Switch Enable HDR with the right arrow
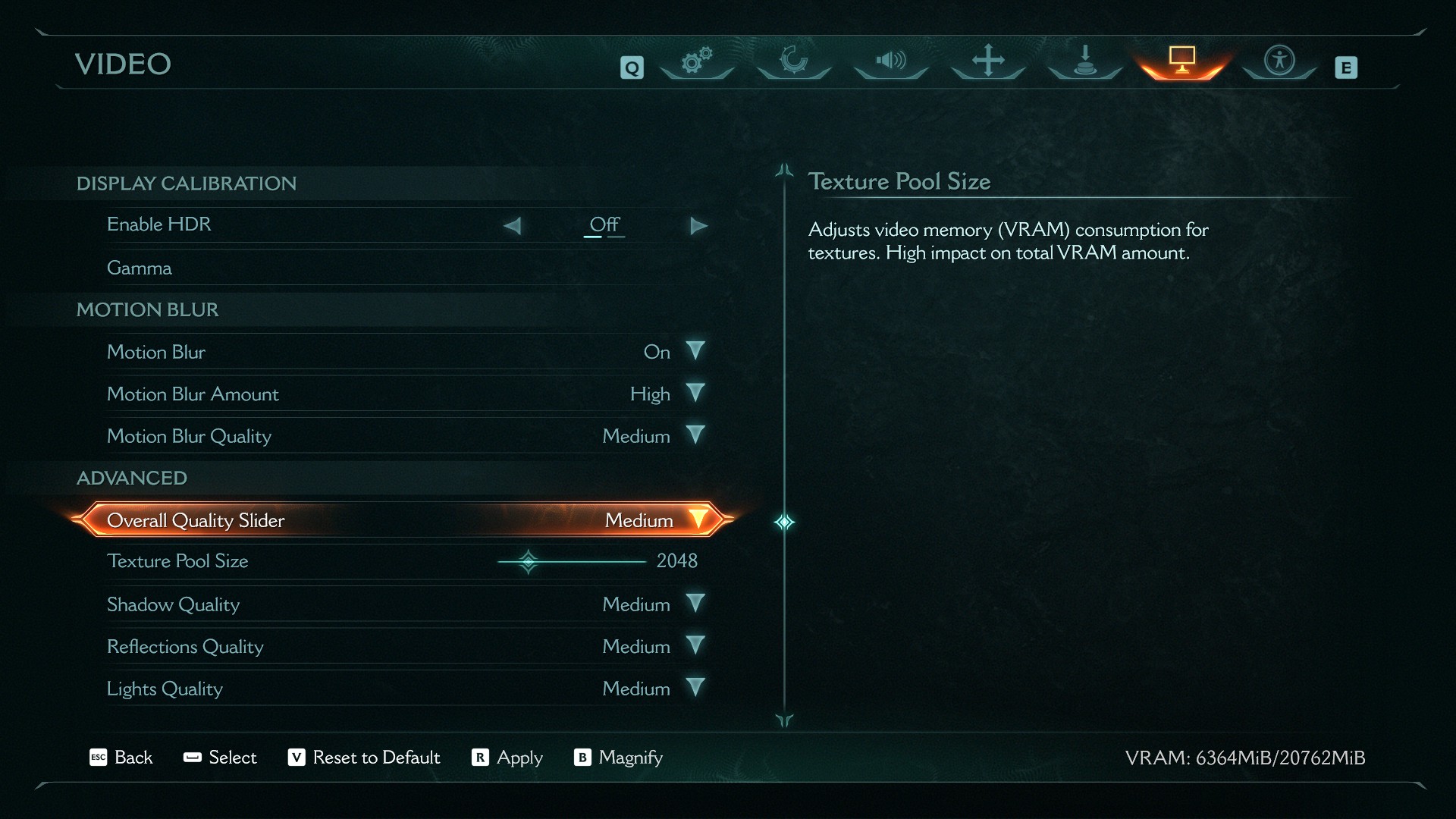The image size is (1456, 819). (698, 226)
